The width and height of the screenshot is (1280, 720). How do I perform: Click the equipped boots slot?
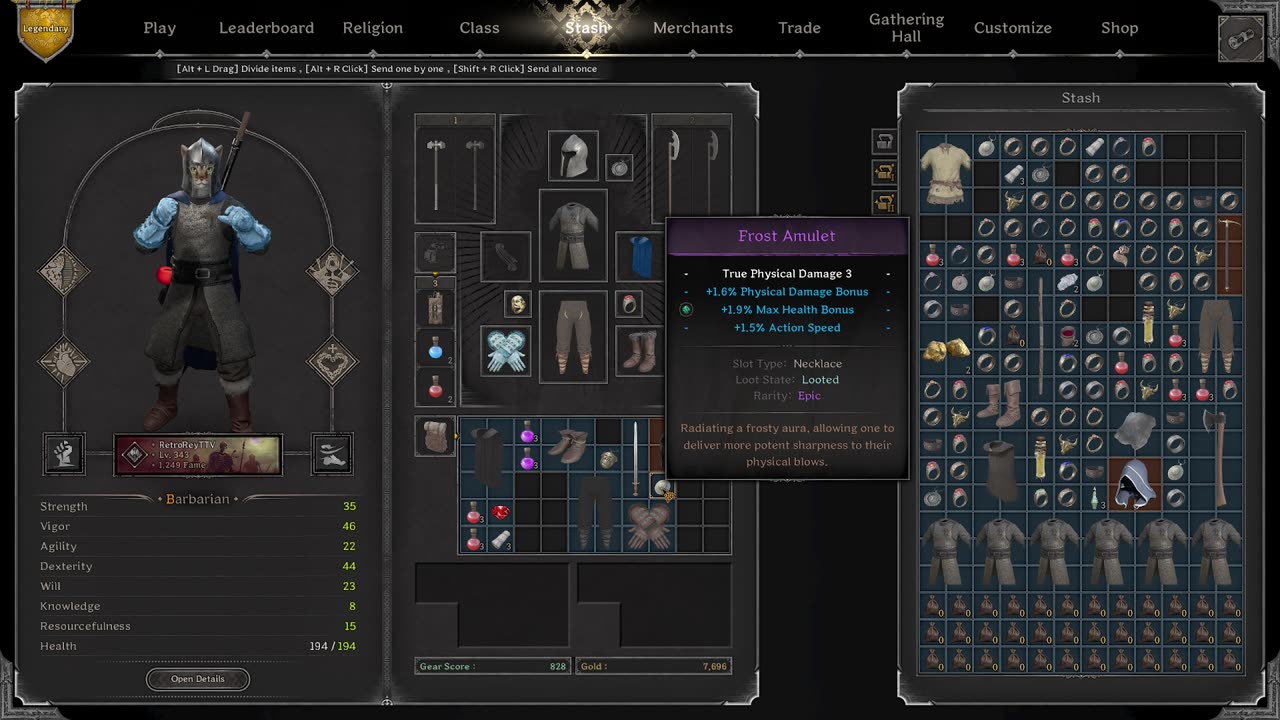tap(639, 351)
